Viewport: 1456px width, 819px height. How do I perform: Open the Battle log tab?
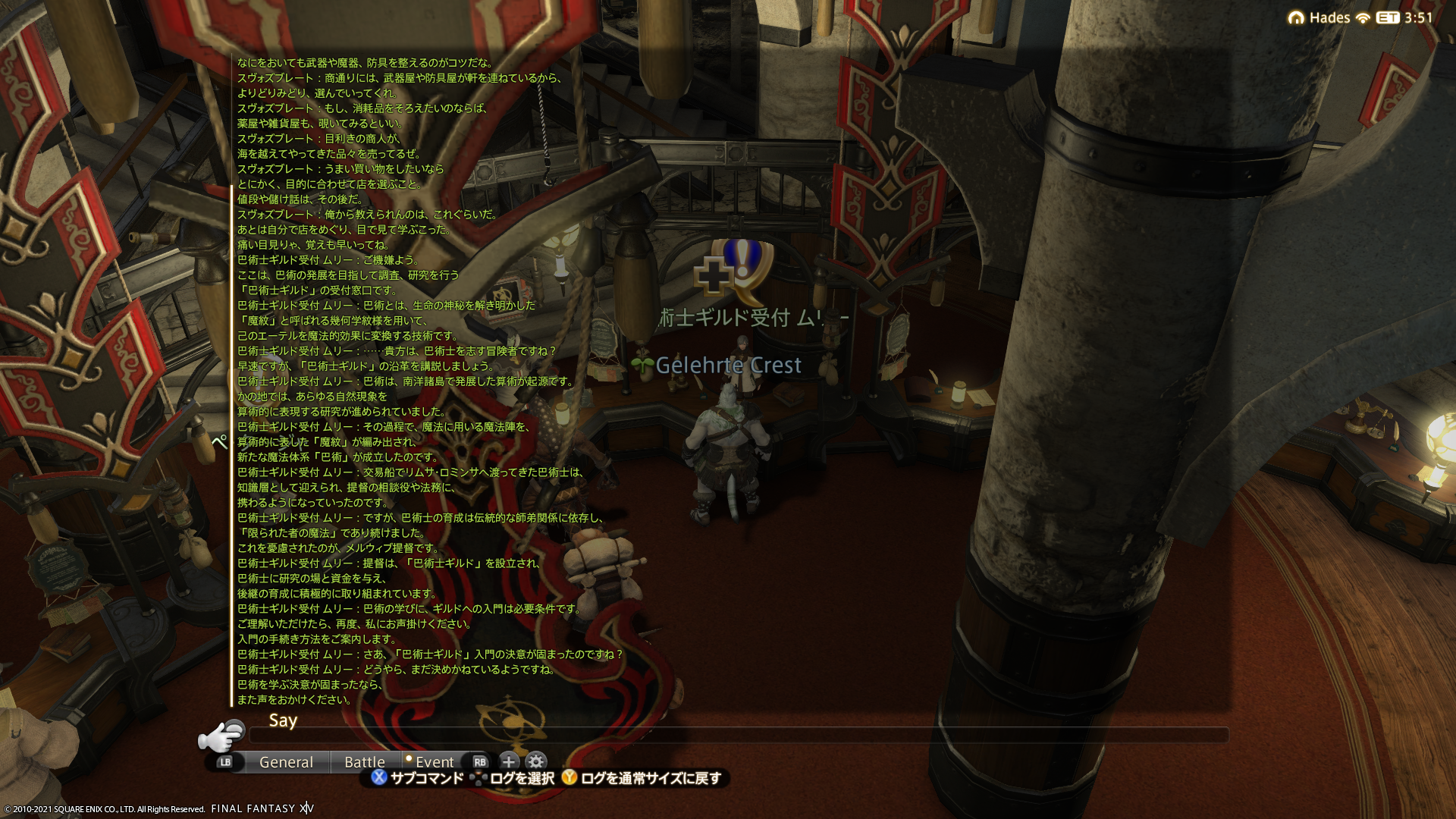pos(364,762)
